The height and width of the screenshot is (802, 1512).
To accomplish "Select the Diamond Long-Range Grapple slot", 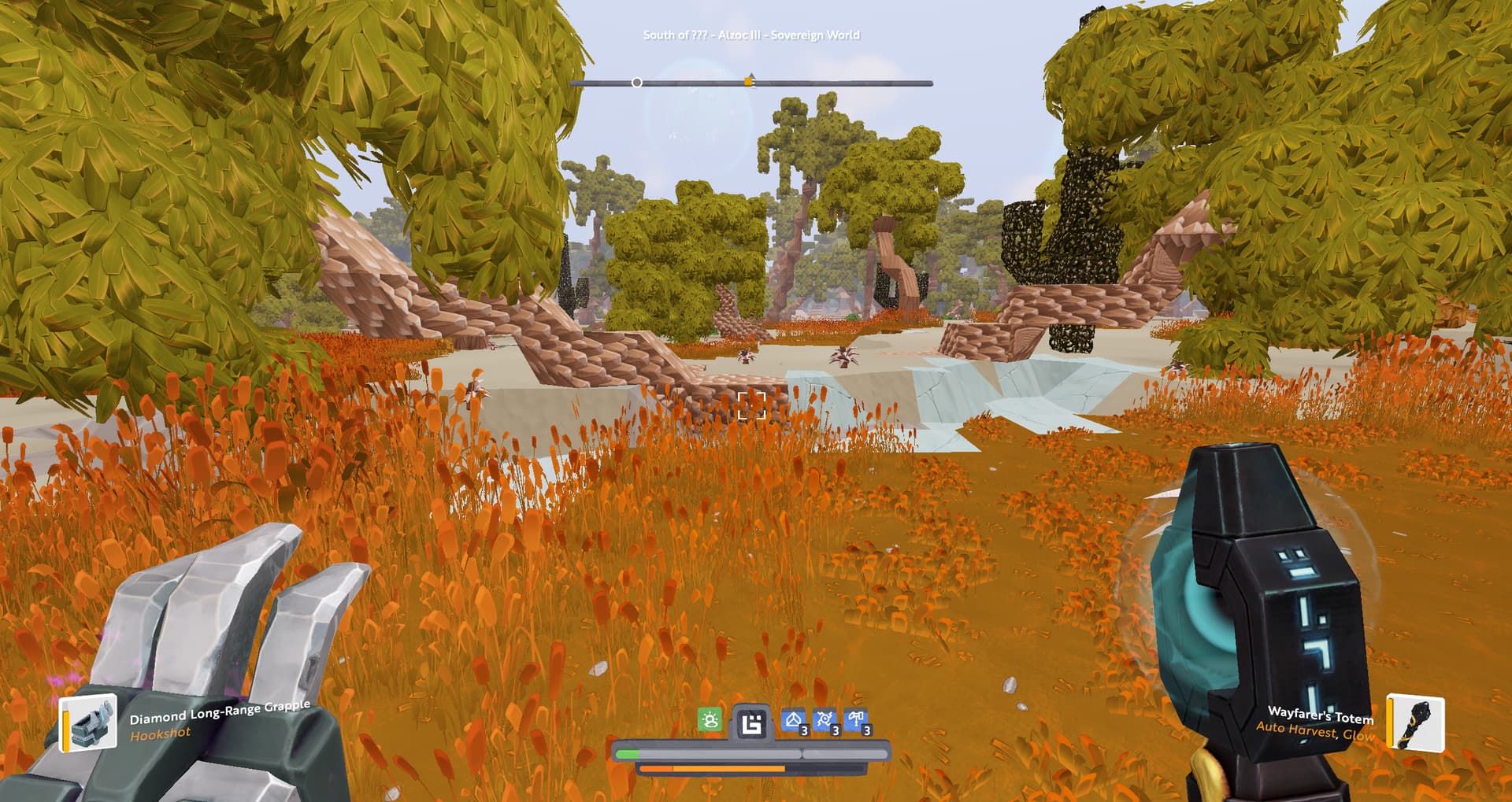I will pyautogui.click(x=88, y=722).
